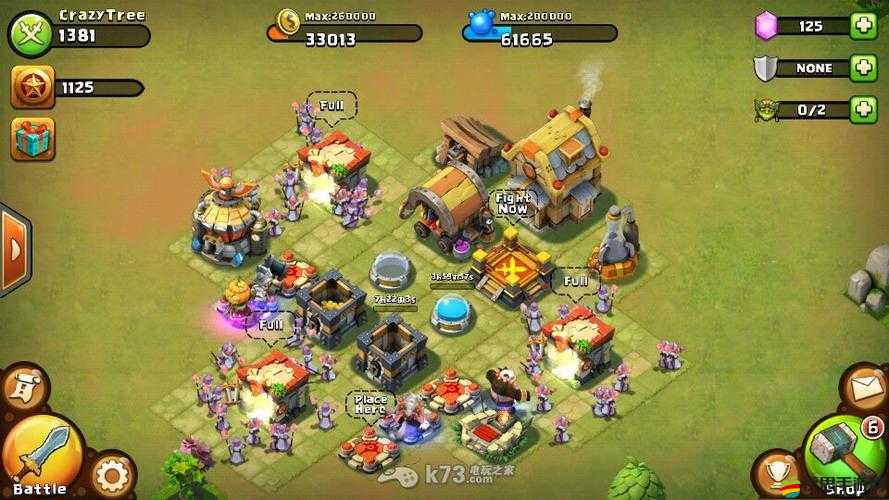
Task: Open the gift box rewards icon
Action: 32,139
